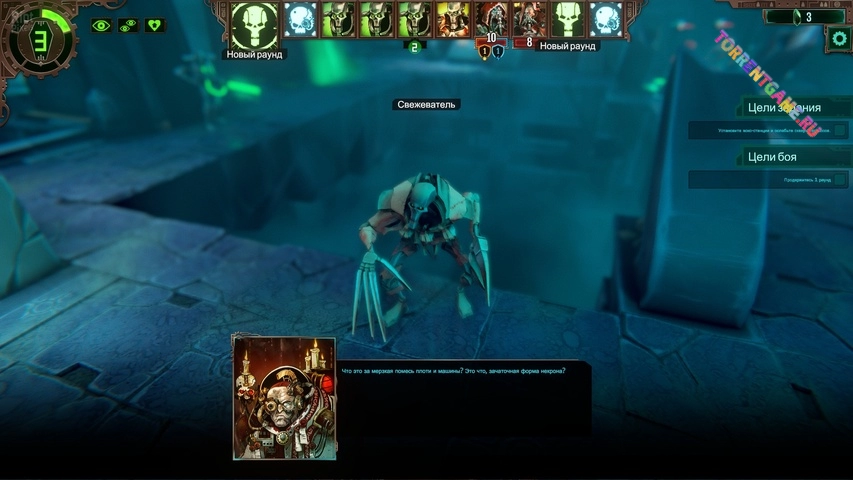The height and width of the screenshot is (480, 853).
Task: Toggle the heart display icon
Action: [x=155, y=26]
